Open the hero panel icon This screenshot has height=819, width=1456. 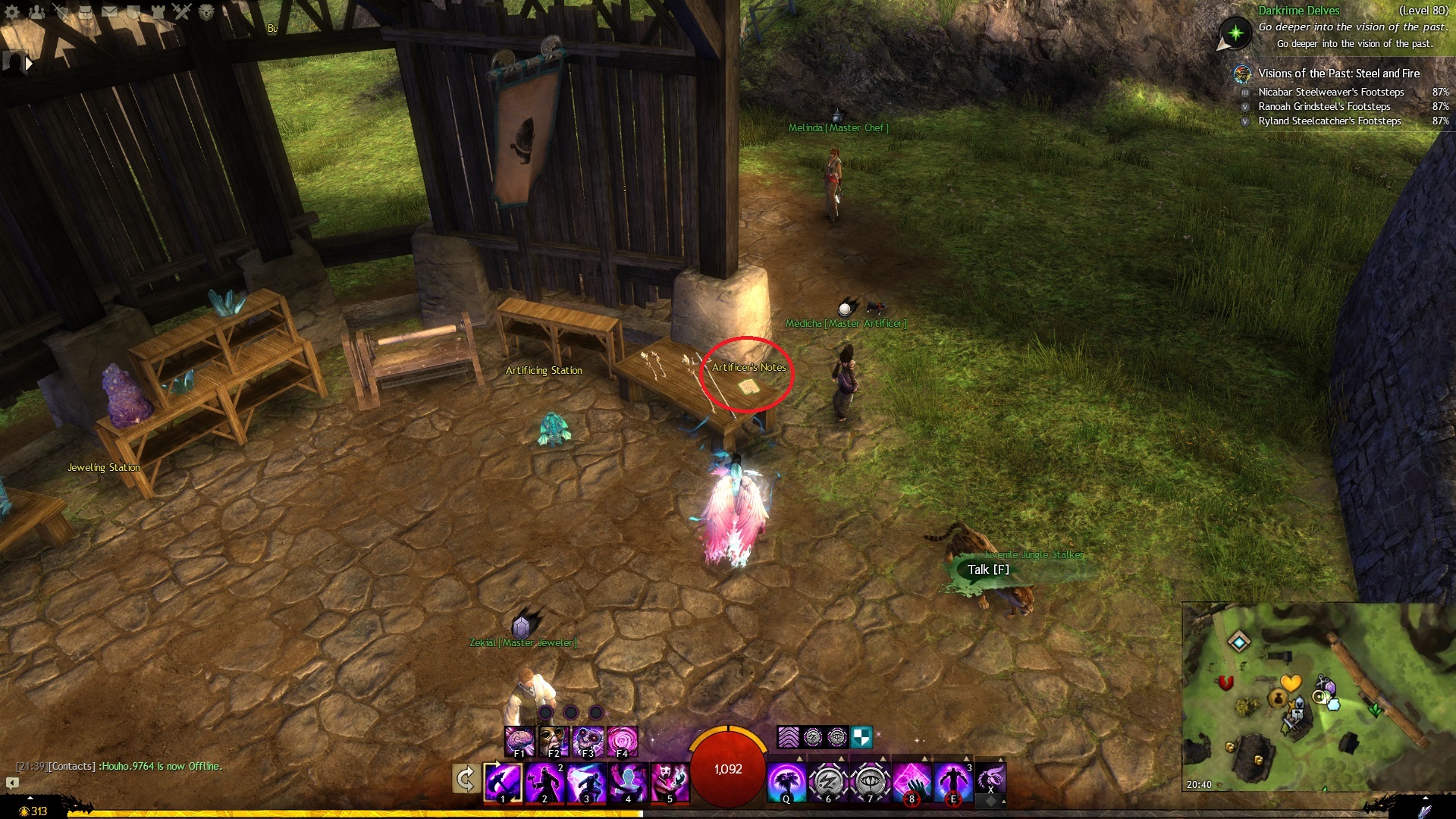click(62, 11)
